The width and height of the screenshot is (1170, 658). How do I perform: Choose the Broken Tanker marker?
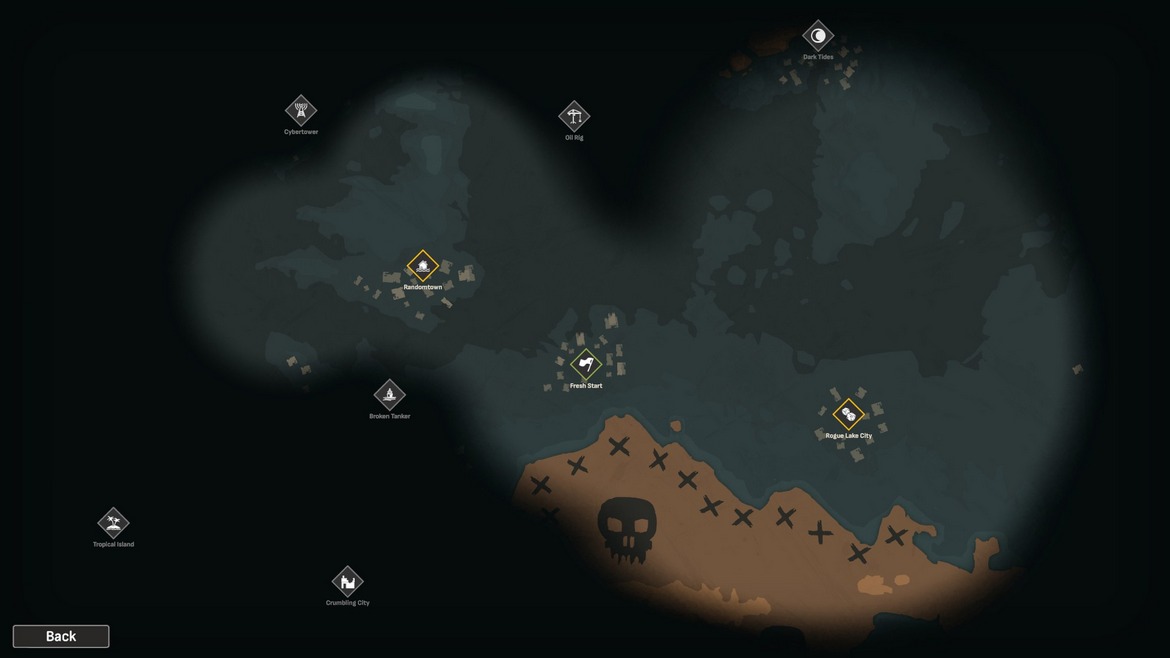tap(390, 395)
